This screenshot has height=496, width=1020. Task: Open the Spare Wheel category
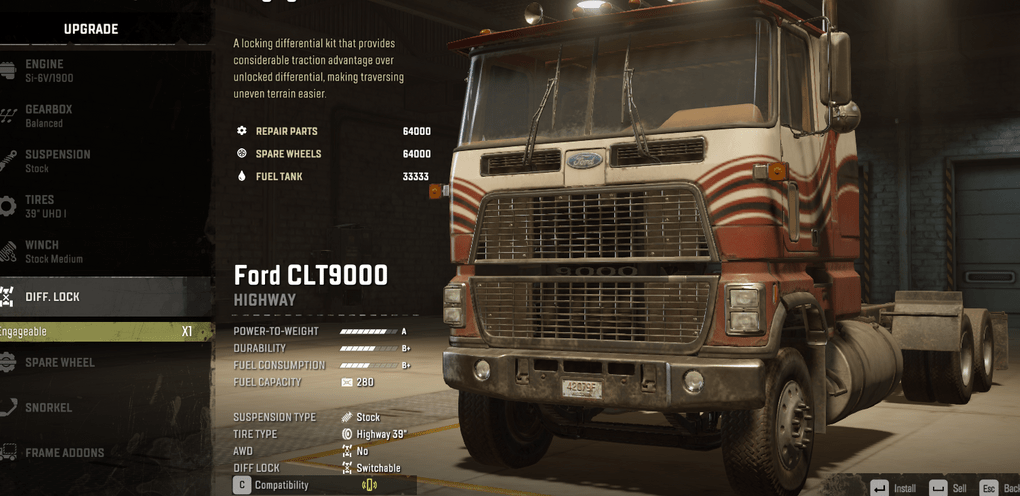[x=60, y=362]
